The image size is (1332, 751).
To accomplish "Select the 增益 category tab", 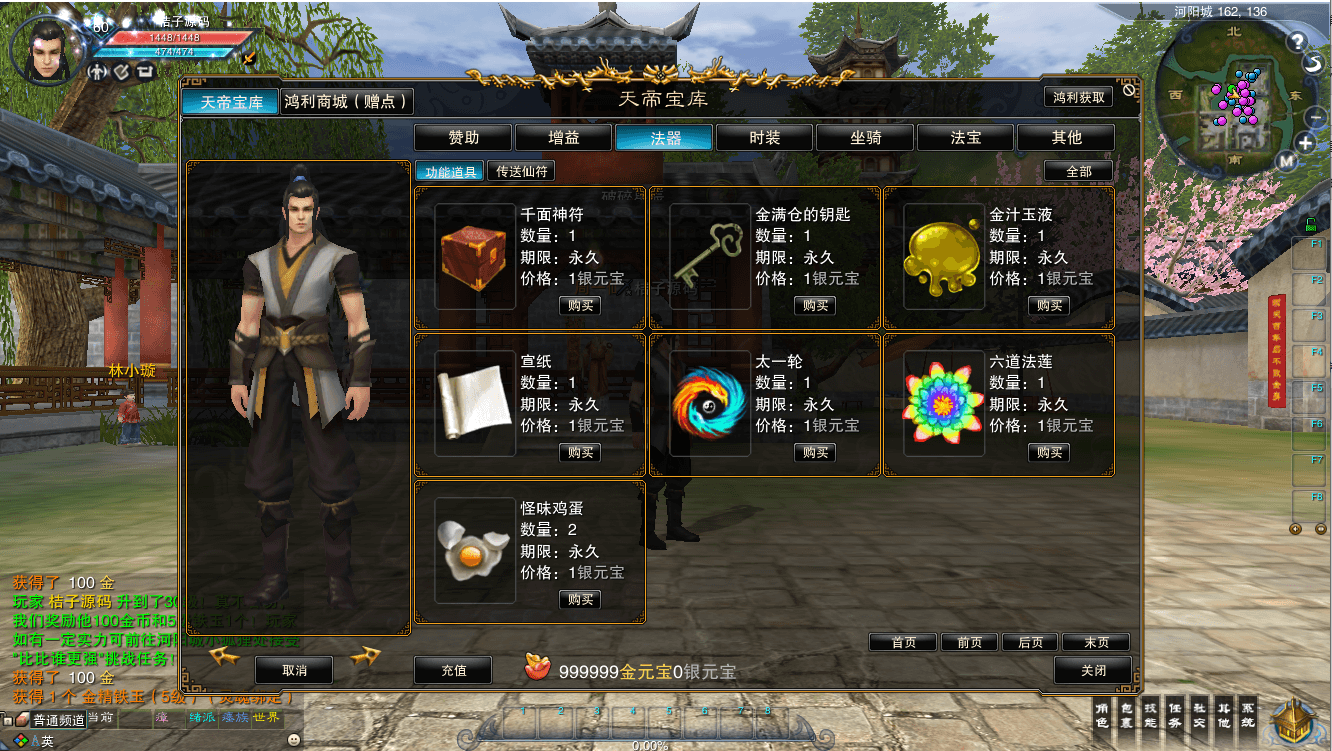I will pos(564,138).
